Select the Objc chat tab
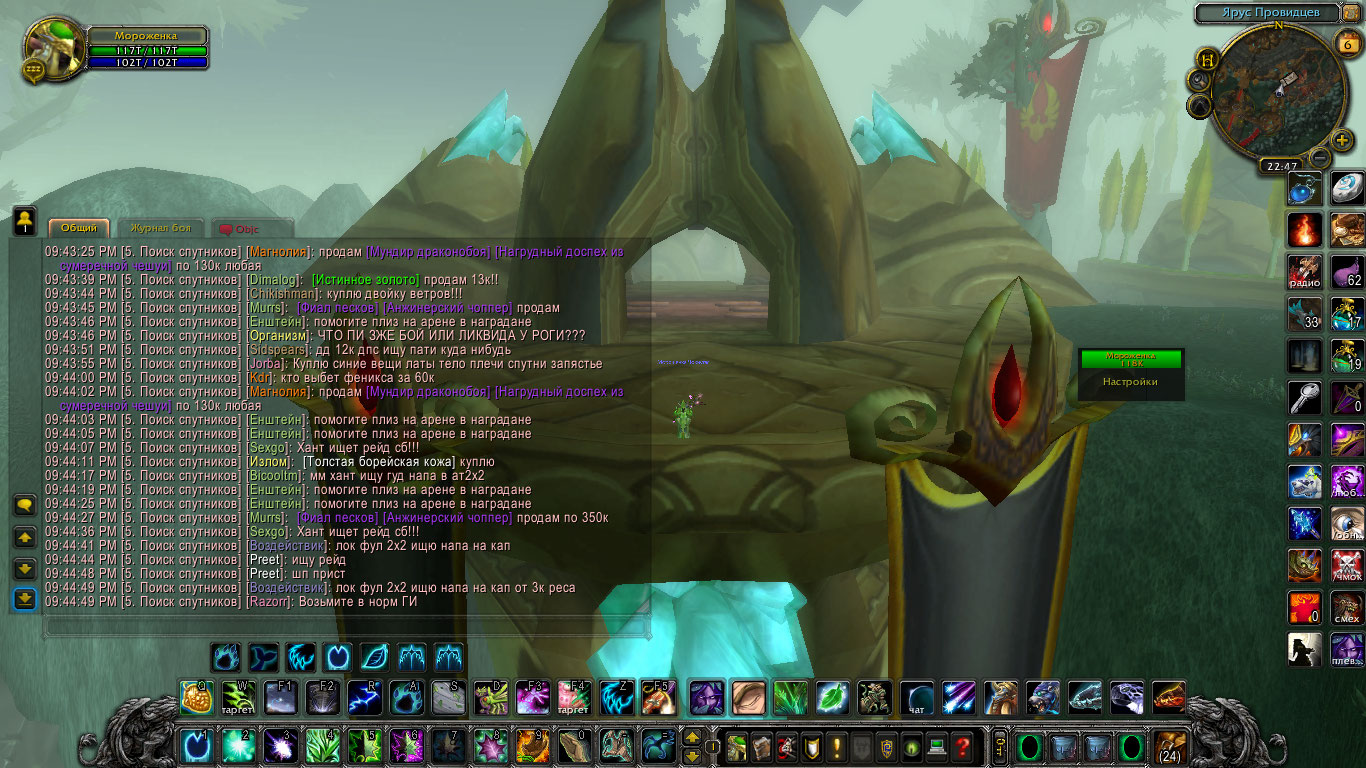The width and height of the screenshot is (1366, 768). point(246,229)
